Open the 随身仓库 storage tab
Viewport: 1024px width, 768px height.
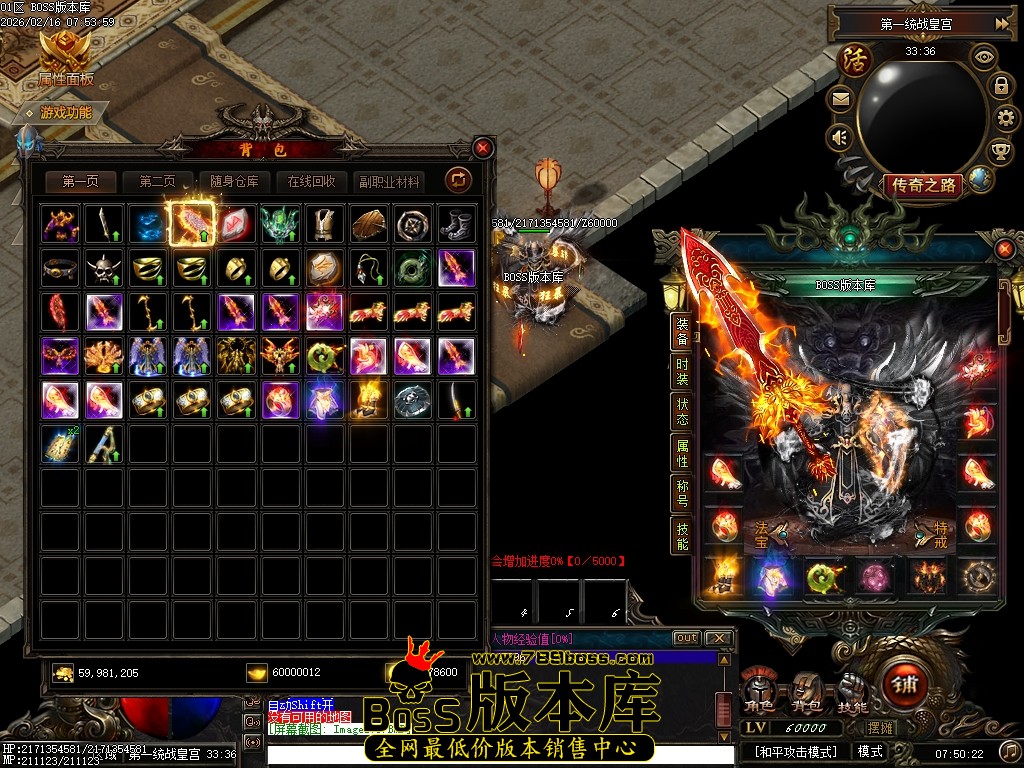pos(234,182)
